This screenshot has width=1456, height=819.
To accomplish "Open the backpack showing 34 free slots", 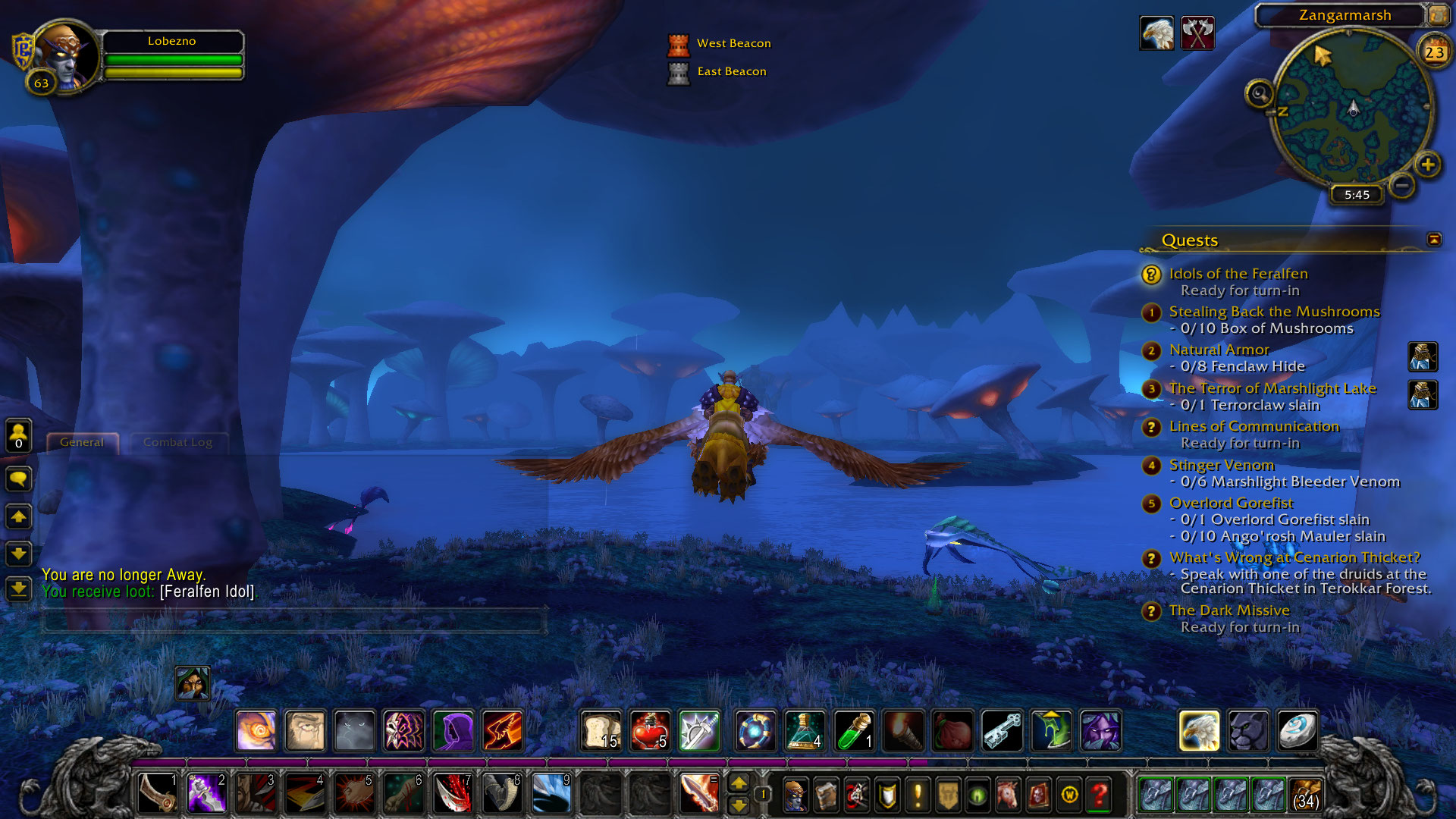I will click(x=1305, y=795).
